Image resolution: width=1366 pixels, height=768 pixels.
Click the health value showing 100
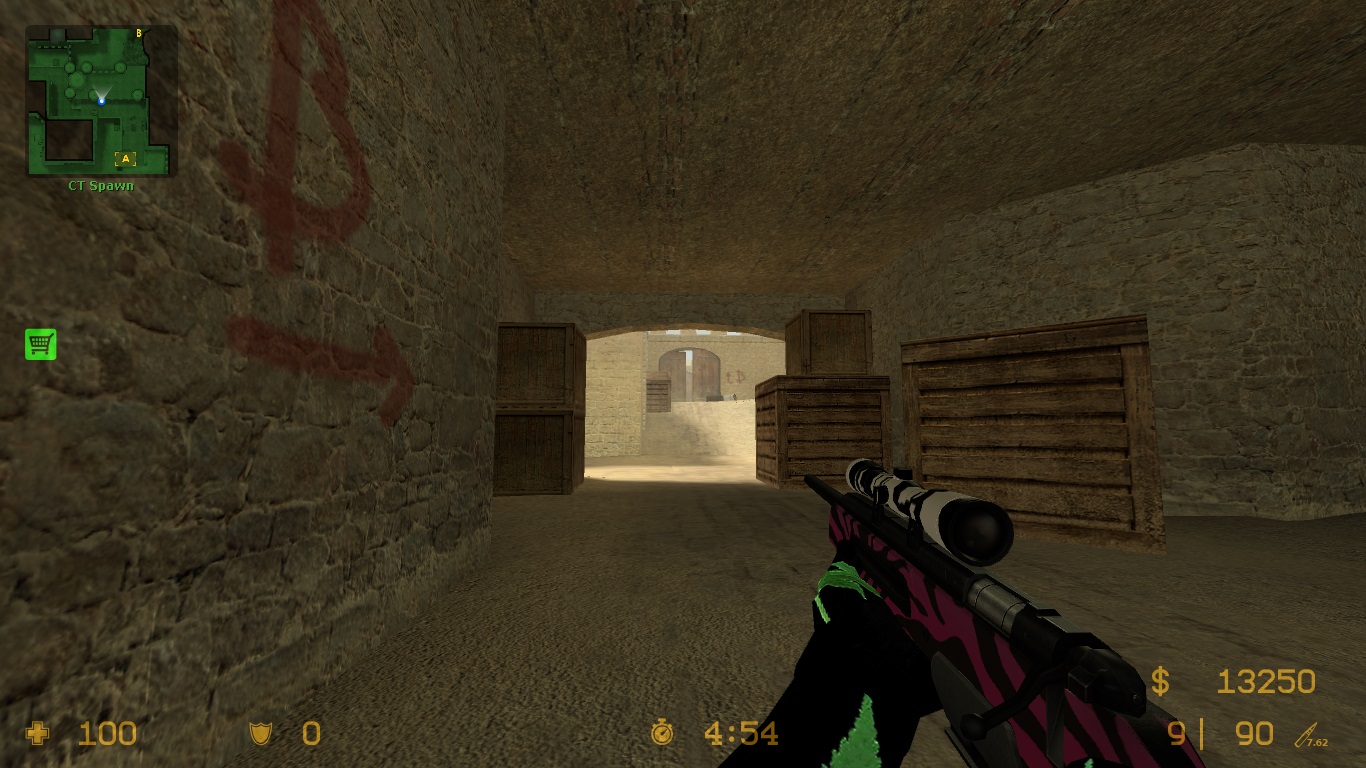pos(105,733)
